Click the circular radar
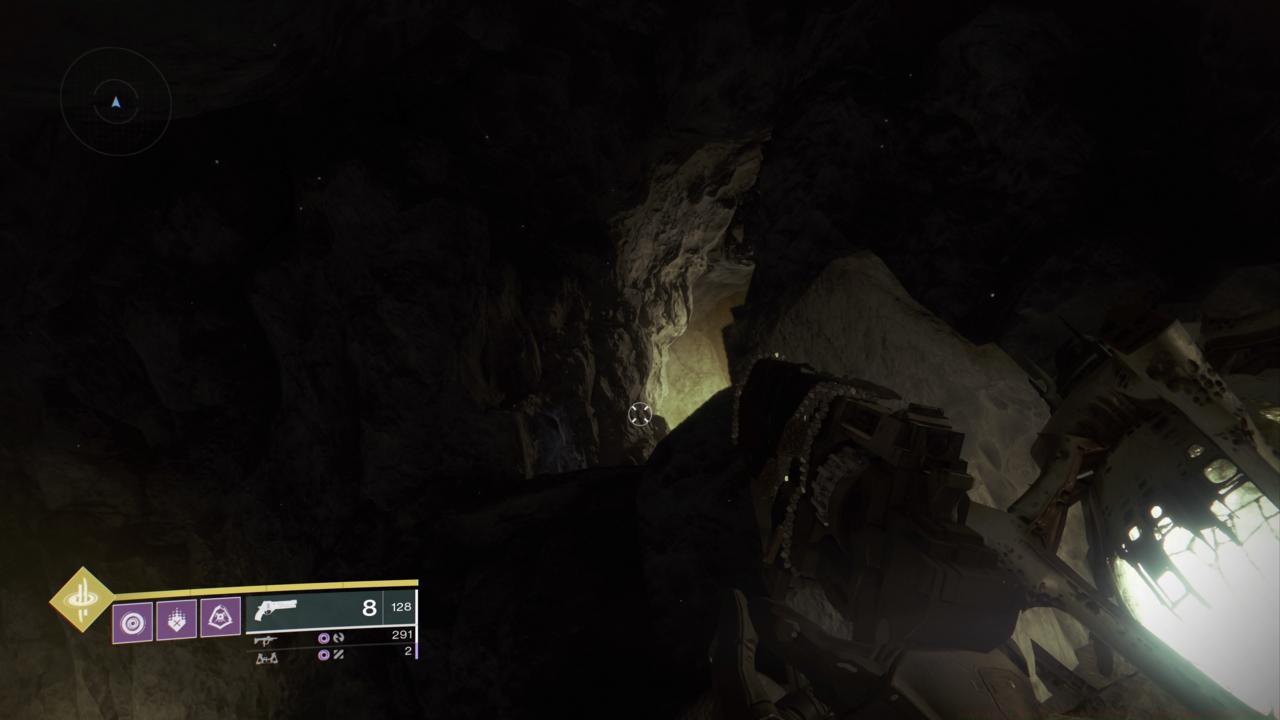 116,102
